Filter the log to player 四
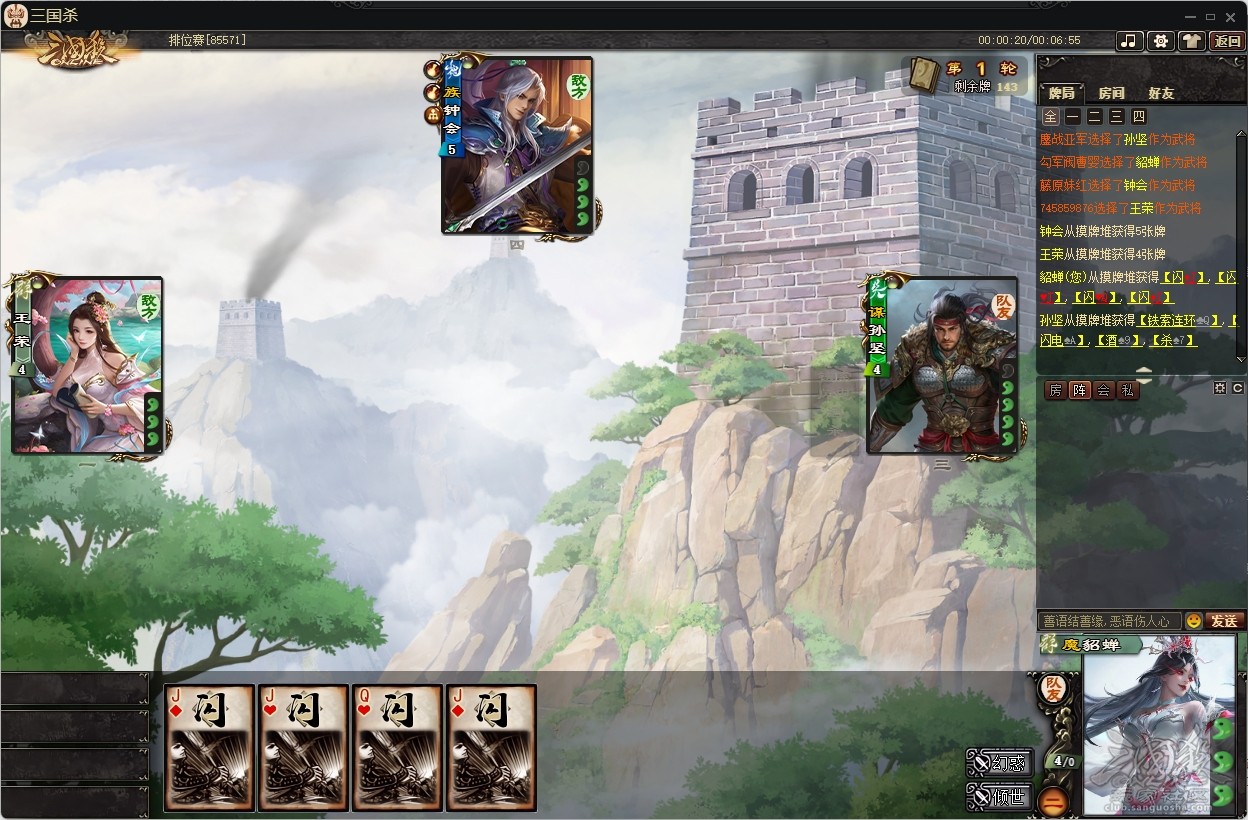Image resolution: width=1248 pixels, height=820 pixels. (x=1138, y=117)
